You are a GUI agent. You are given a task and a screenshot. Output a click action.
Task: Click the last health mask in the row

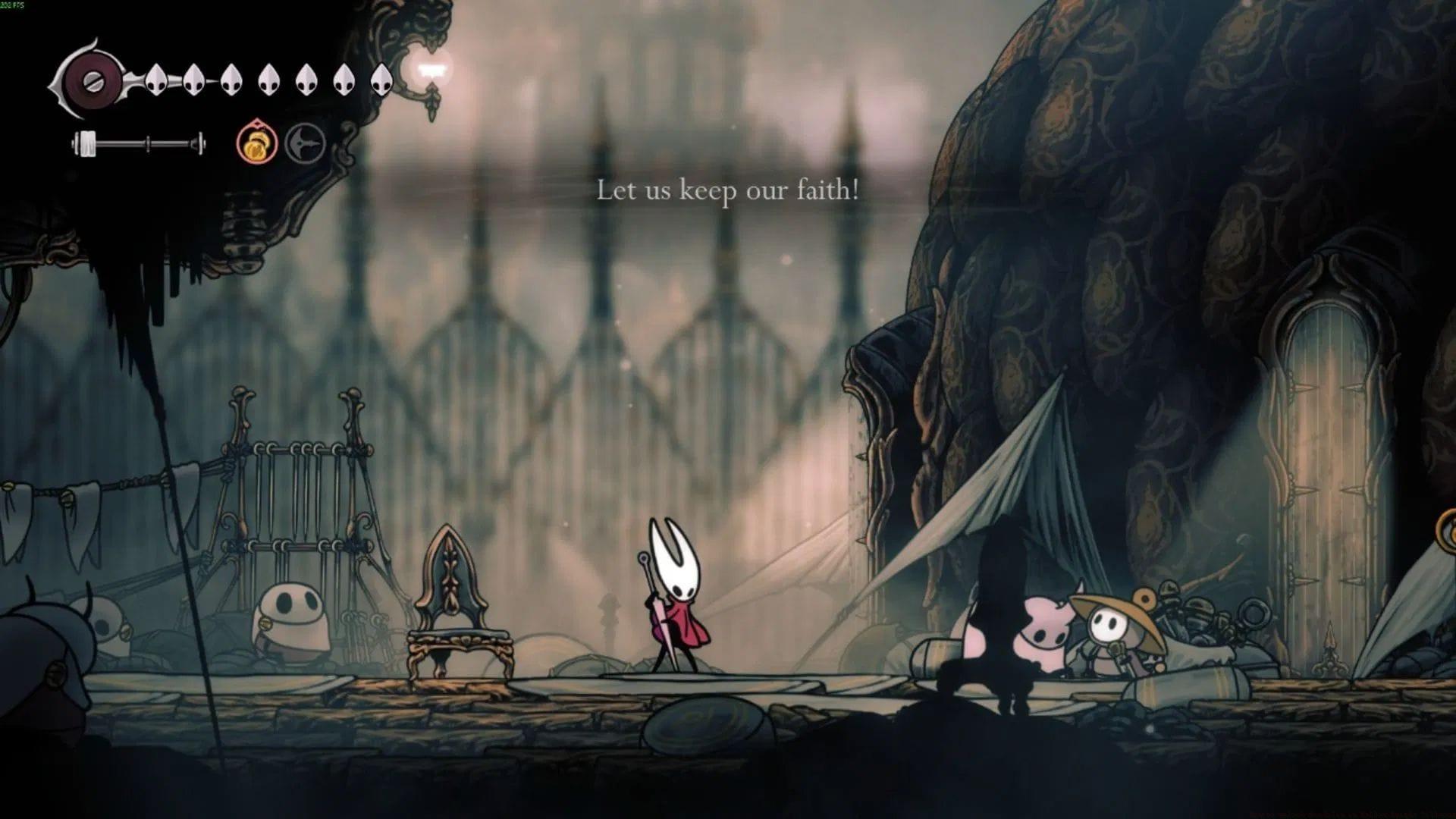coord(381,79)
